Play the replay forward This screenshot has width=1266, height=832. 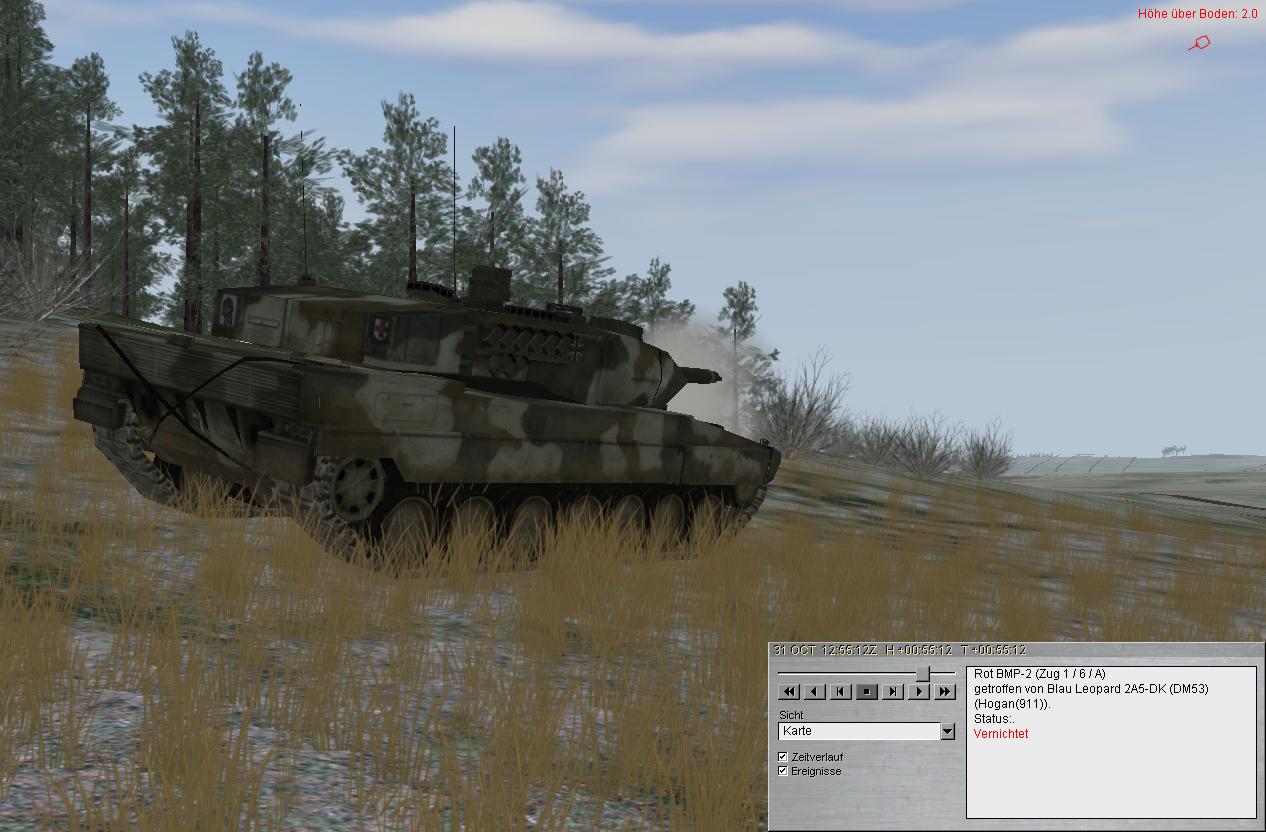(x=919, y=691)
